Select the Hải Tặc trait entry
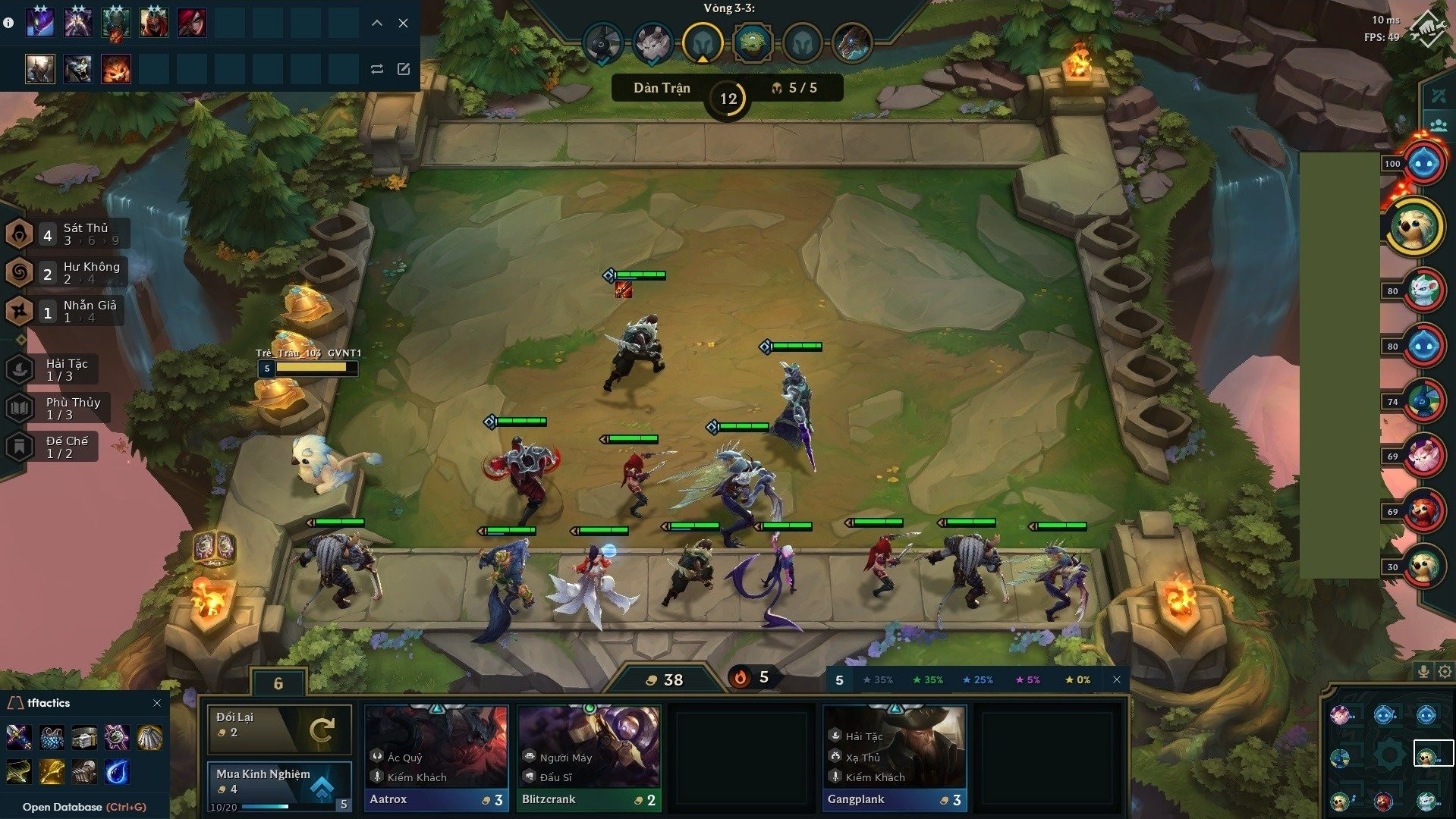Image resolution: width=1456 pixels, height=819 pixels. 52,370
